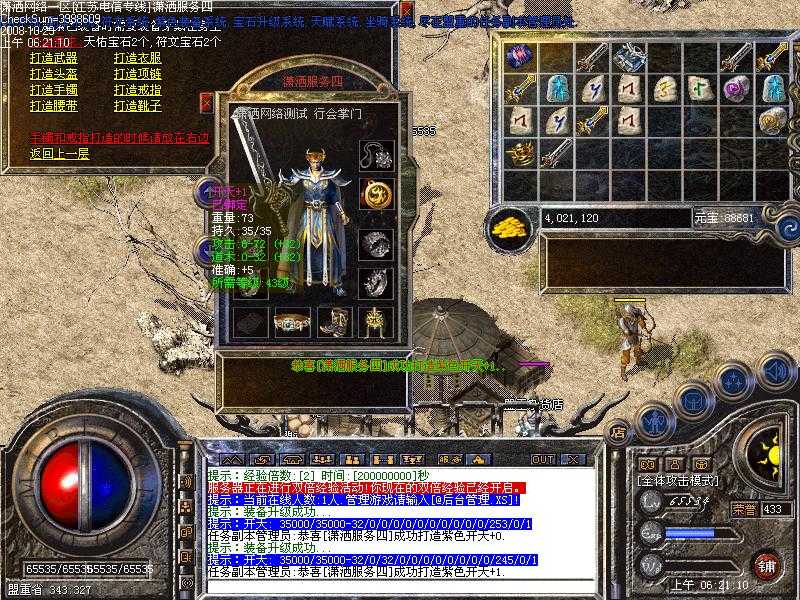Viewport: 800px width, 600px height.
Task: Open the red 铺 shop button
Action: [766, 563]
